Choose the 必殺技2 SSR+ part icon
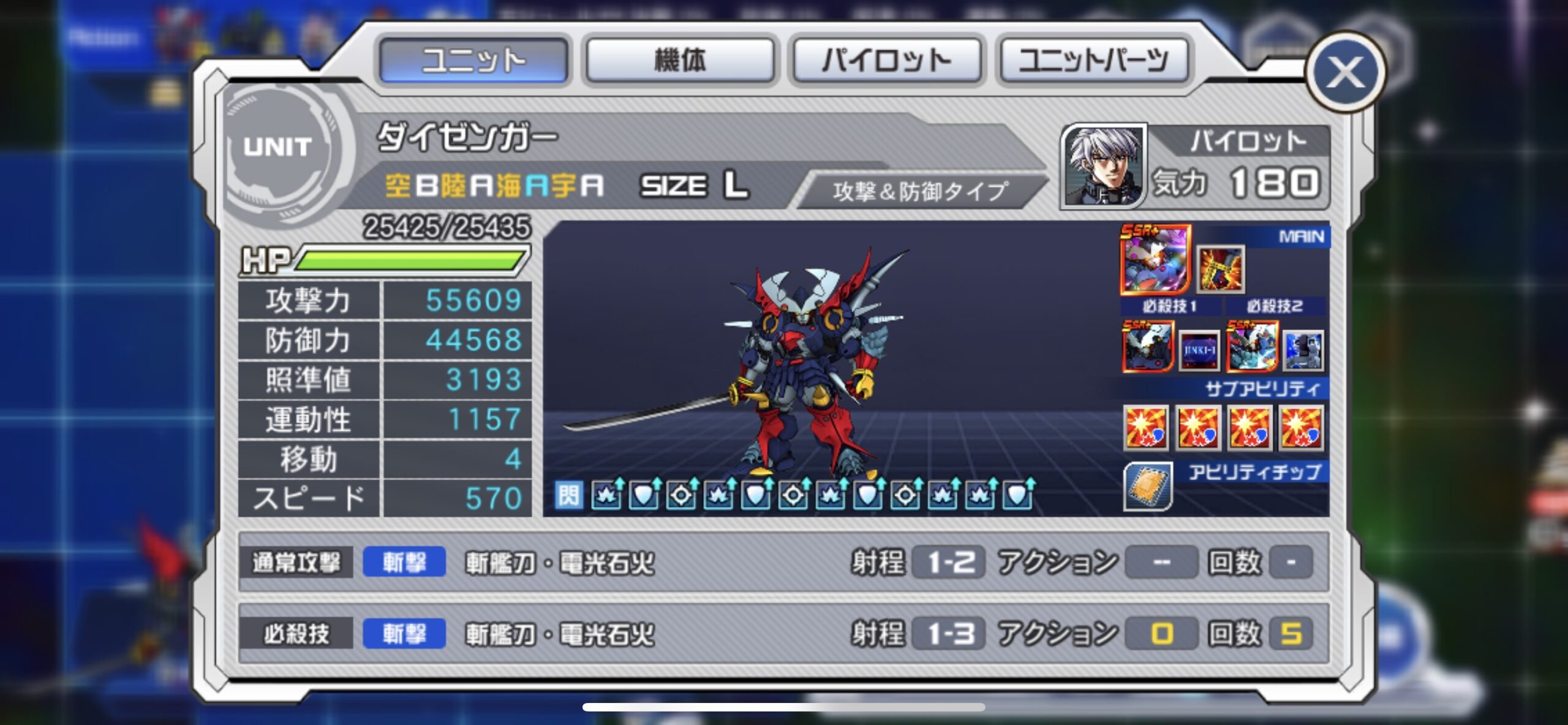The width and height of the screenshot is (1568, 725). 1252,347
